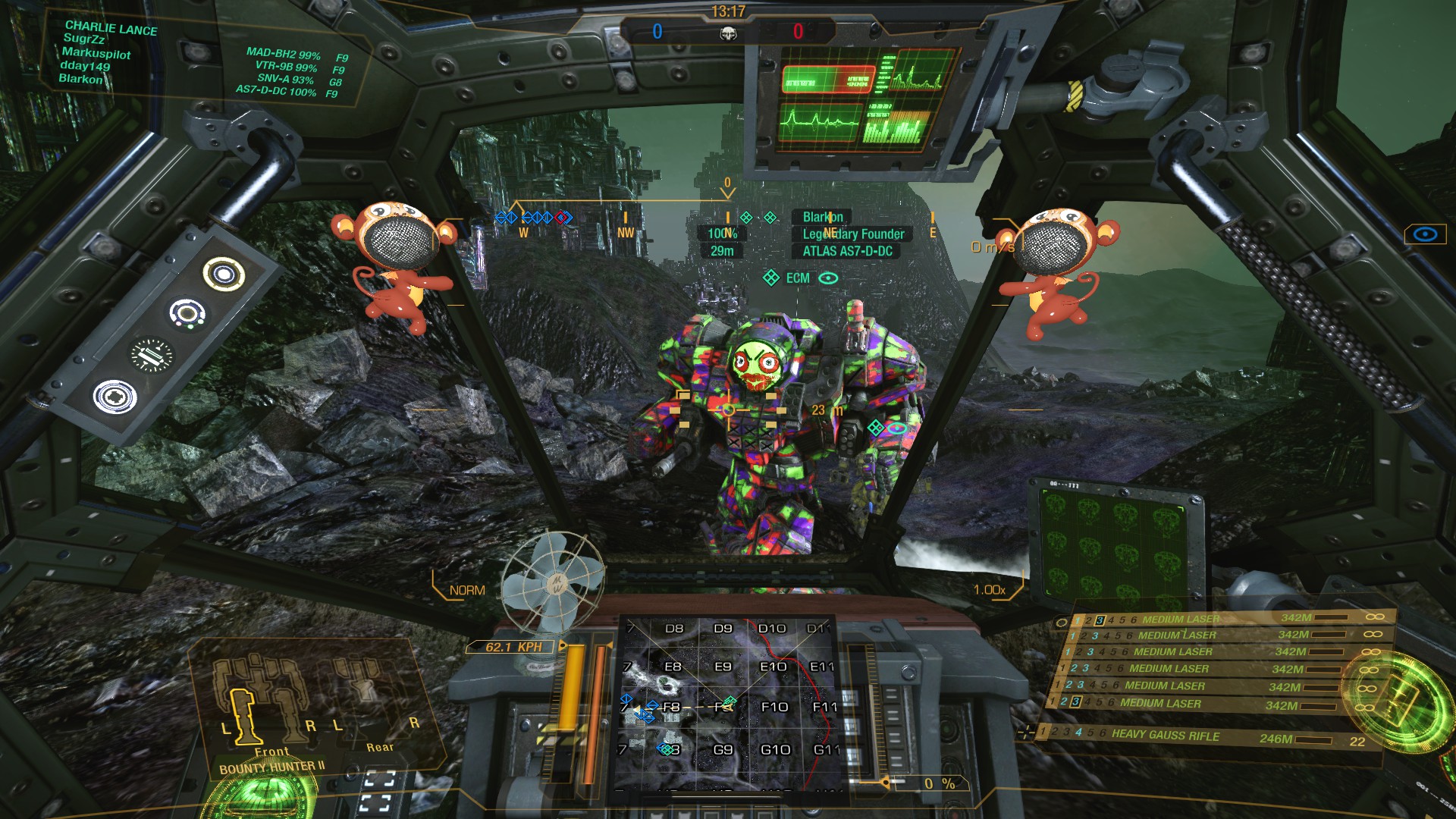The width and height of the screenshot is (1456, 819).
Task: Click the ECM eye indicator near the target info
Action: 827,278
